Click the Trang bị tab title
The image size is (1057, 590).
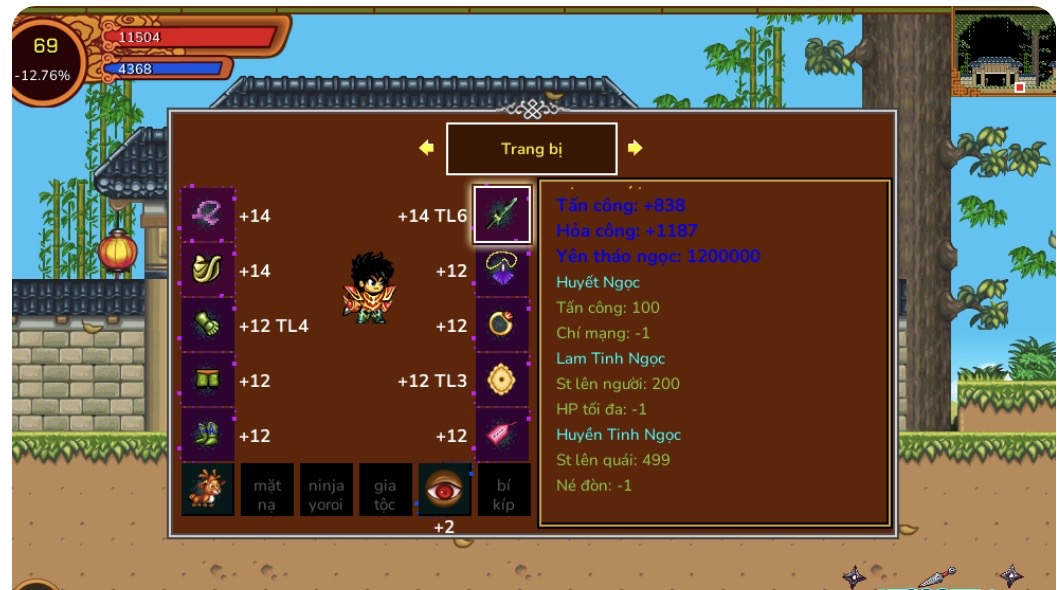(531, 149)
